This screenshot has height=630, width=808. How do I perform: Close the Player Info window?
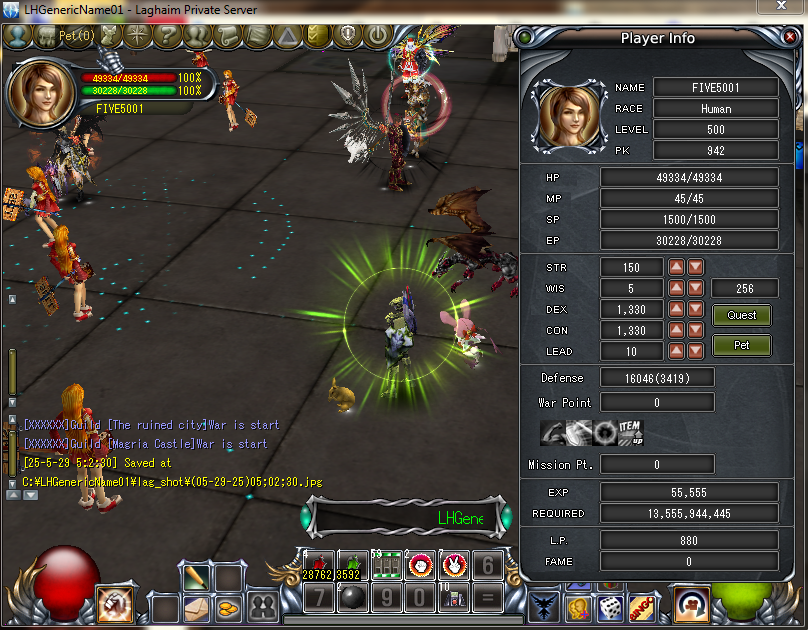788,38
